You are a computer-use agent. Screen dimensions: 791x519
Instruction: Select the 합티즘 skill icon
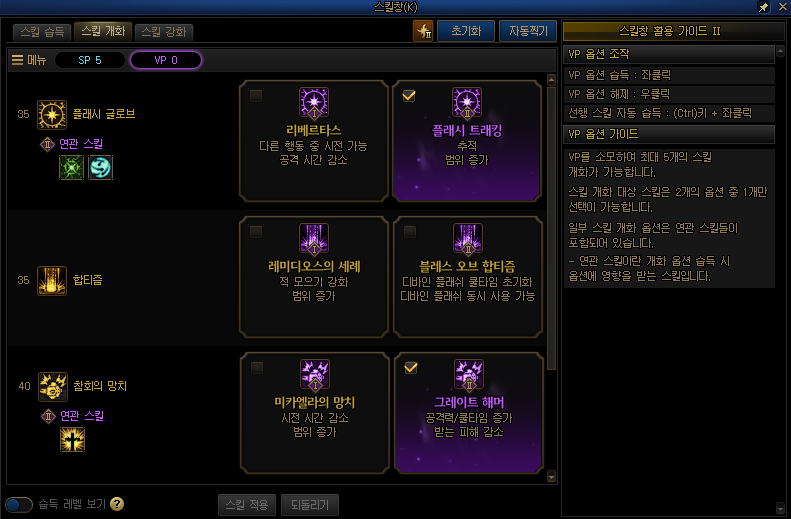52,281
